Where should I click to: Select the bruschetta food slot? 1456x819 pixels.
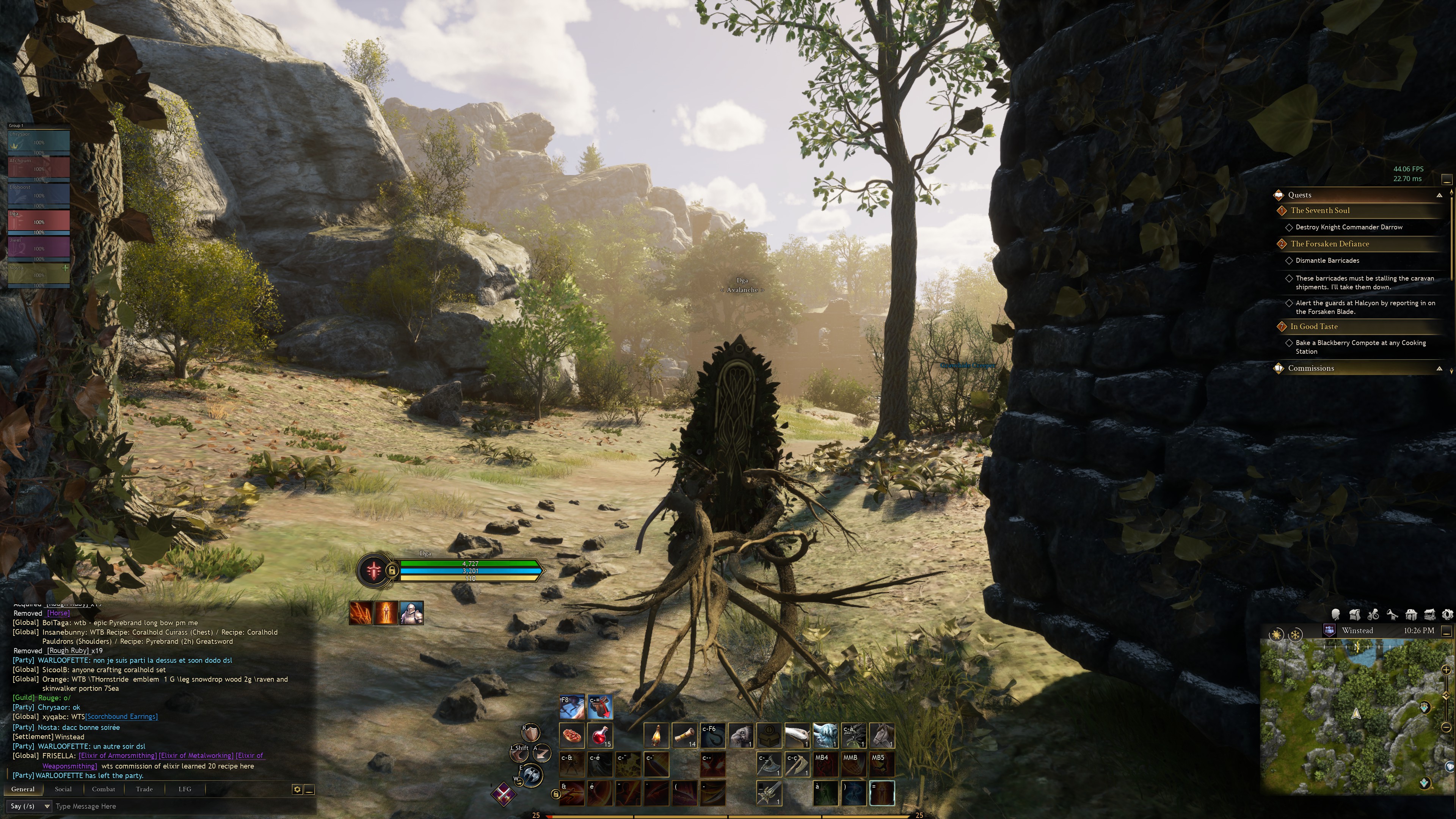[572, 735]
